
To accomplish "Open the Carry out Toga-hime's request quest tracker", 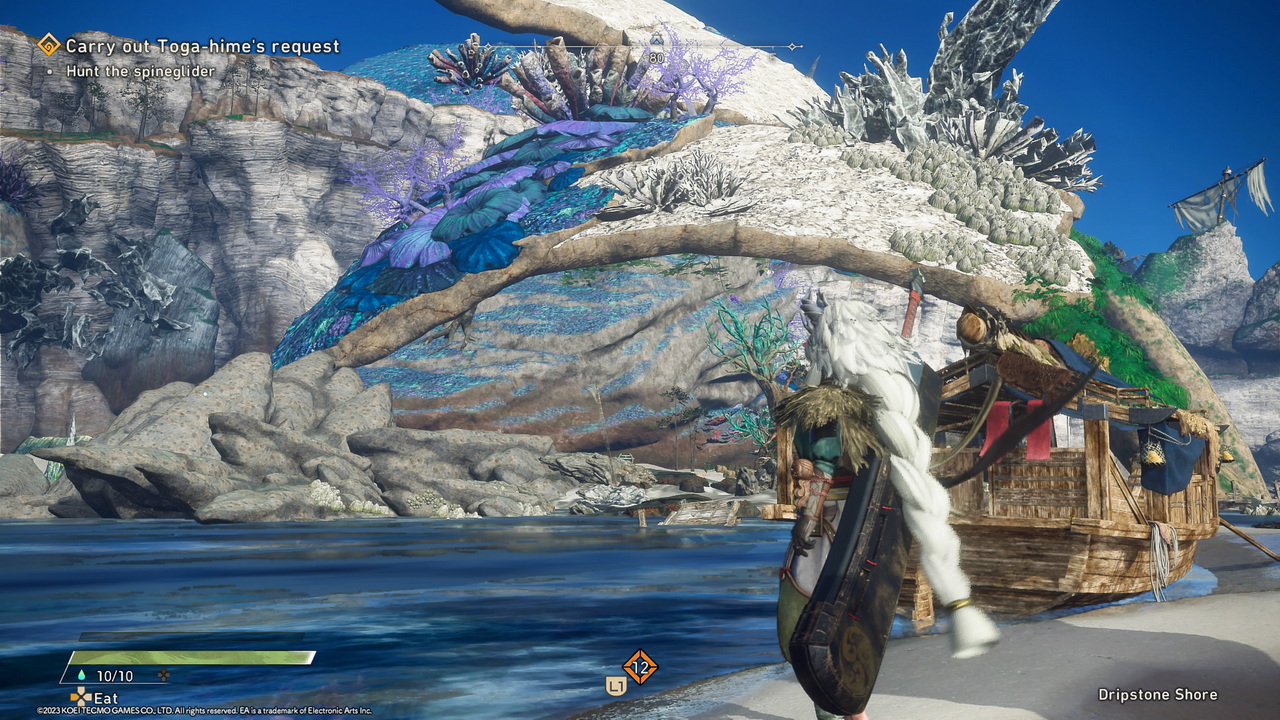I will (x=202, y=46).
